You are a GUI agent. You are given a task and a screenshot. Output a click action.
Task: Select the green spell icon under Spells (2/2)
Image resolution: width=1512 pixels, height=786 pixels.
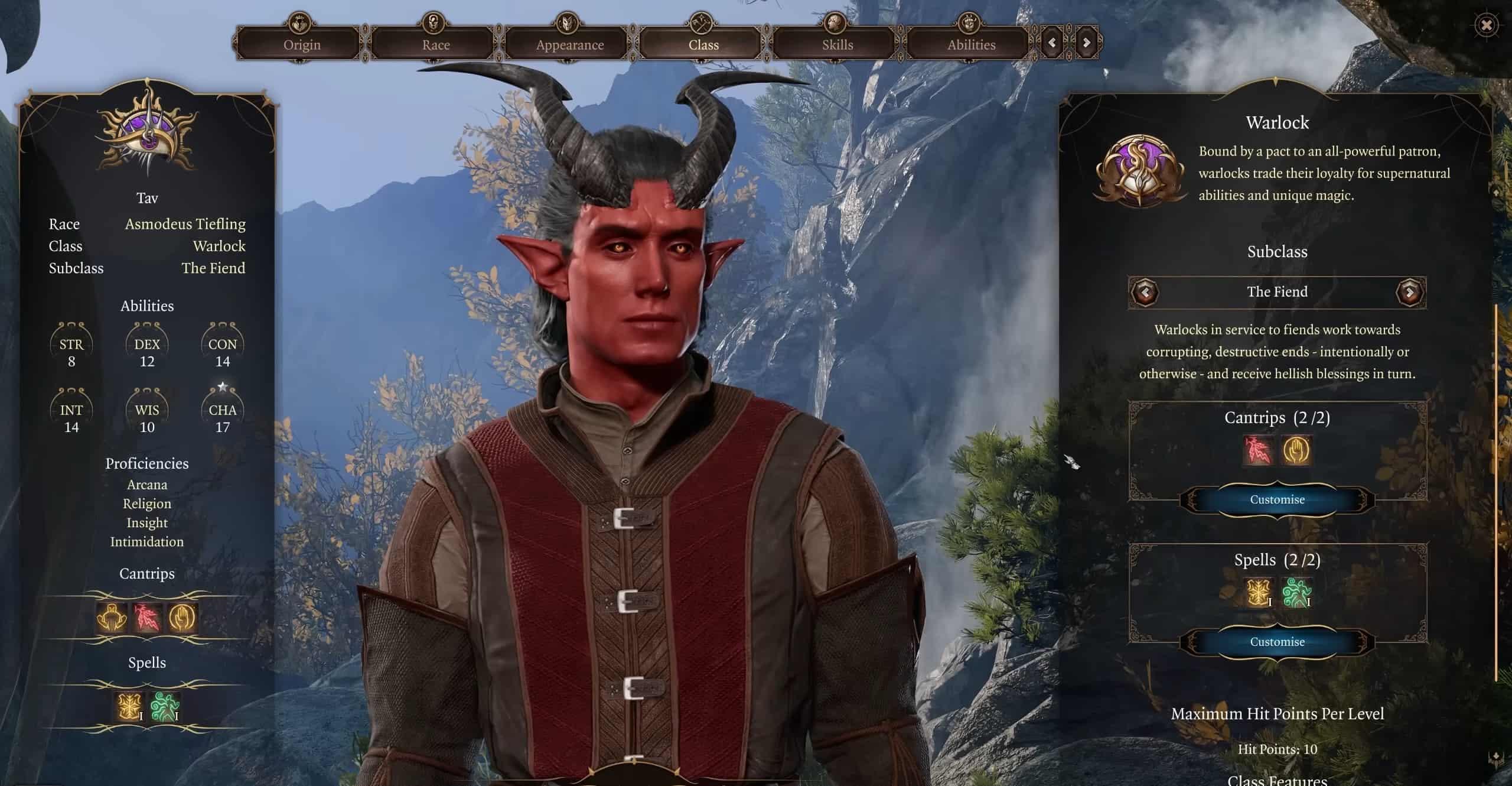[1296, 593]
